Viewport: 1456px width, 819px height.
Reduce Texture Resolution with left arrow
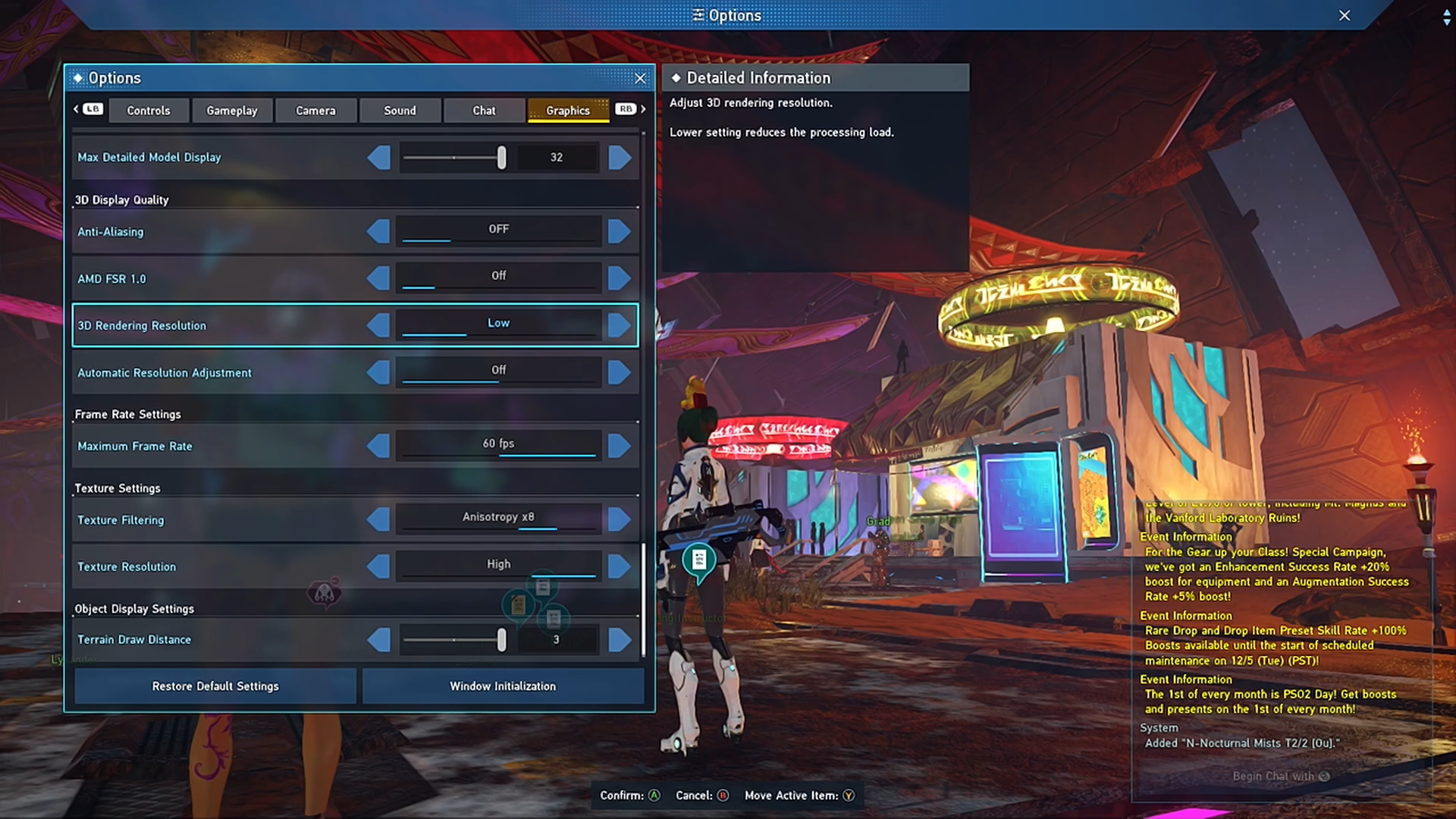coord(378,566)
